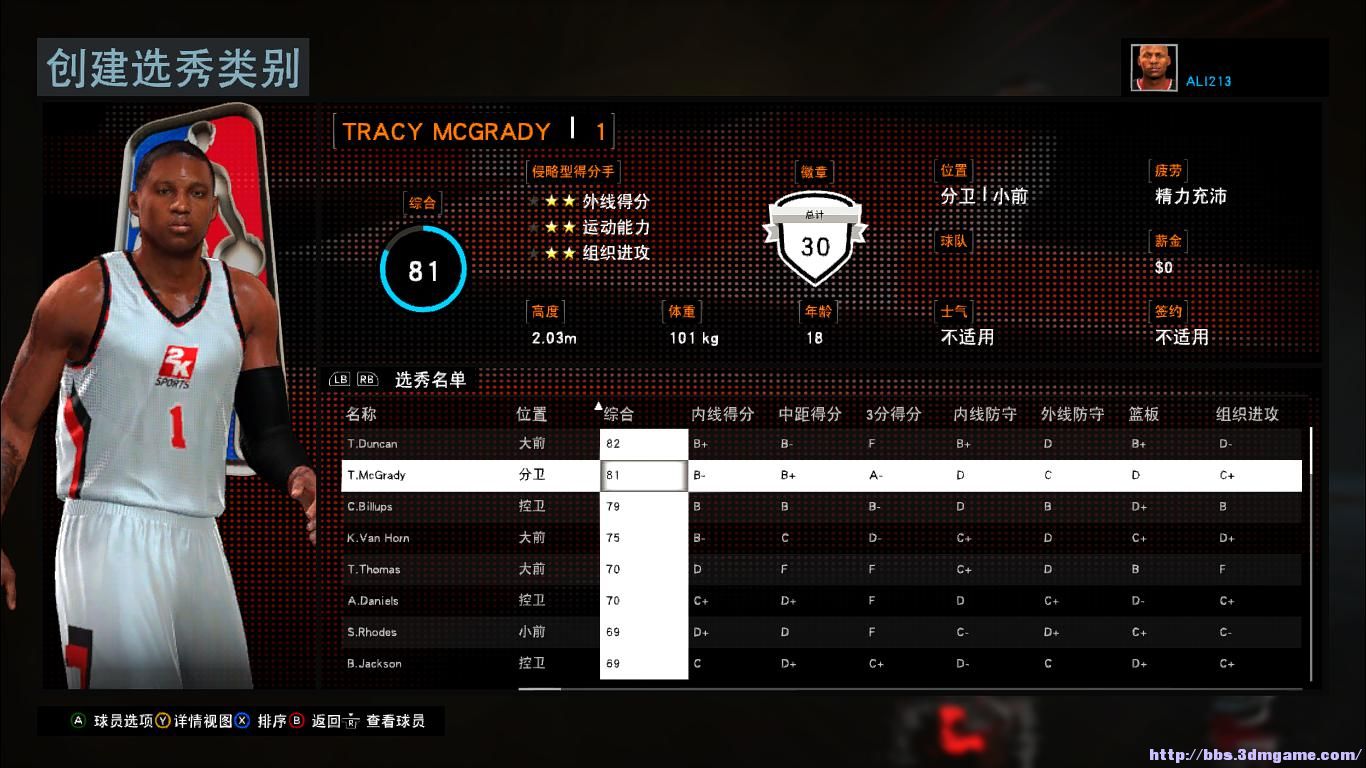Click the A button icon for 球员选项

click(77, 720)
